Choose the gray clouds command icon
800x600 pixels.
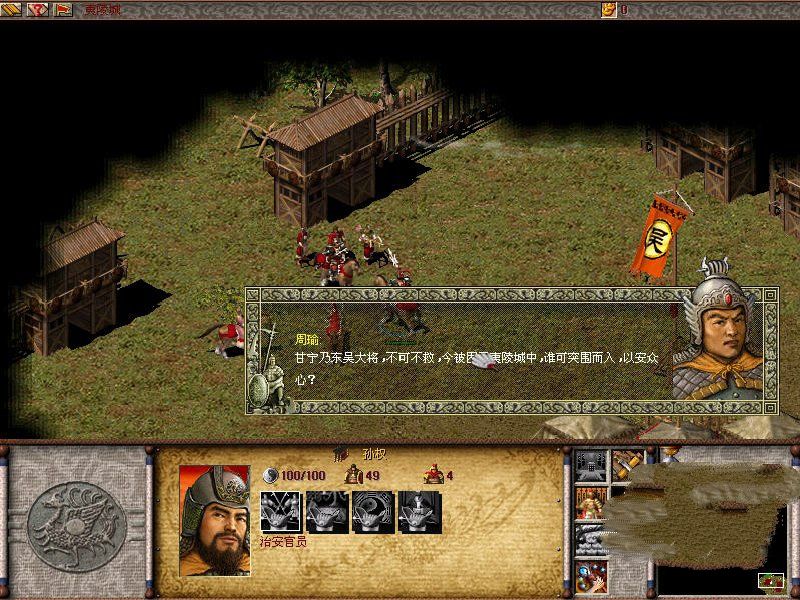[590, 540]
